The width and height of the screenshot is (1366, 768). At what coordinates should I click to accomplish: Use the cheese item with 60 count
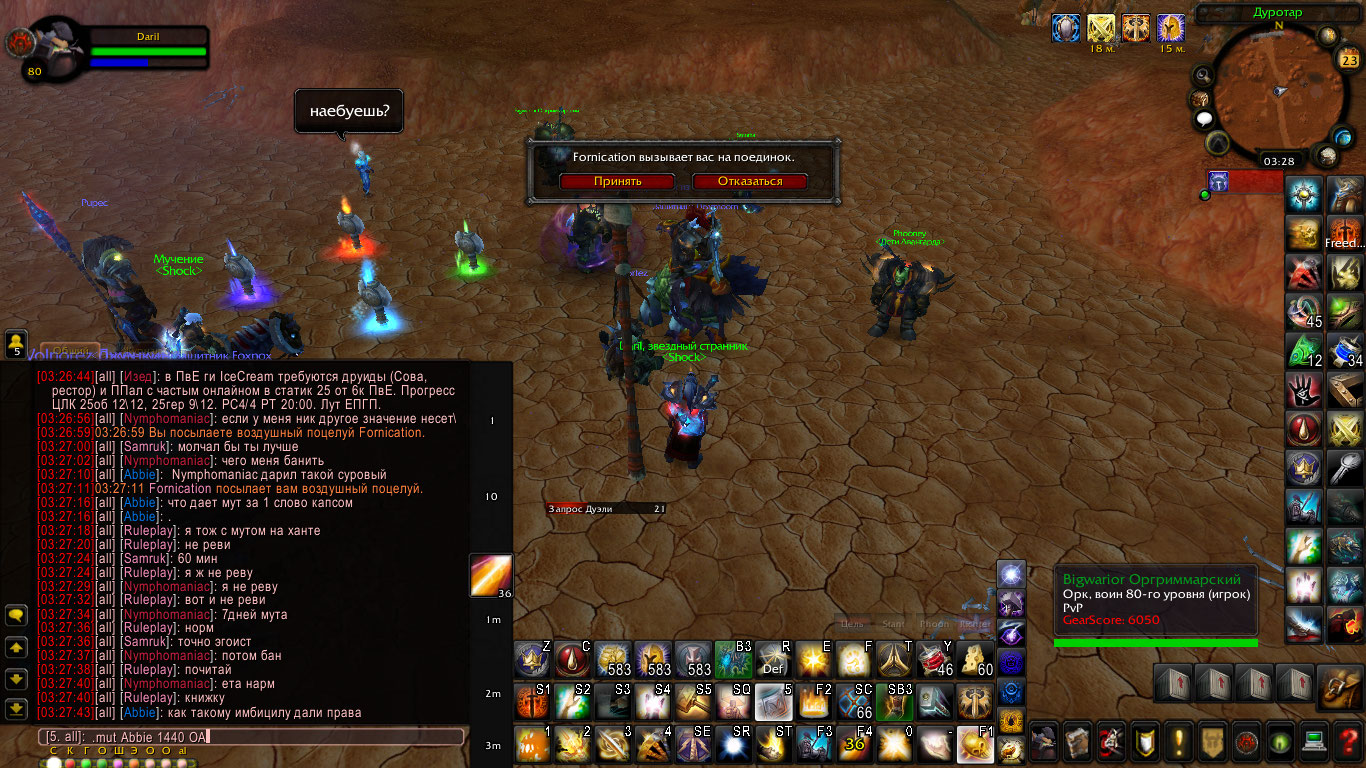(976, 660)
